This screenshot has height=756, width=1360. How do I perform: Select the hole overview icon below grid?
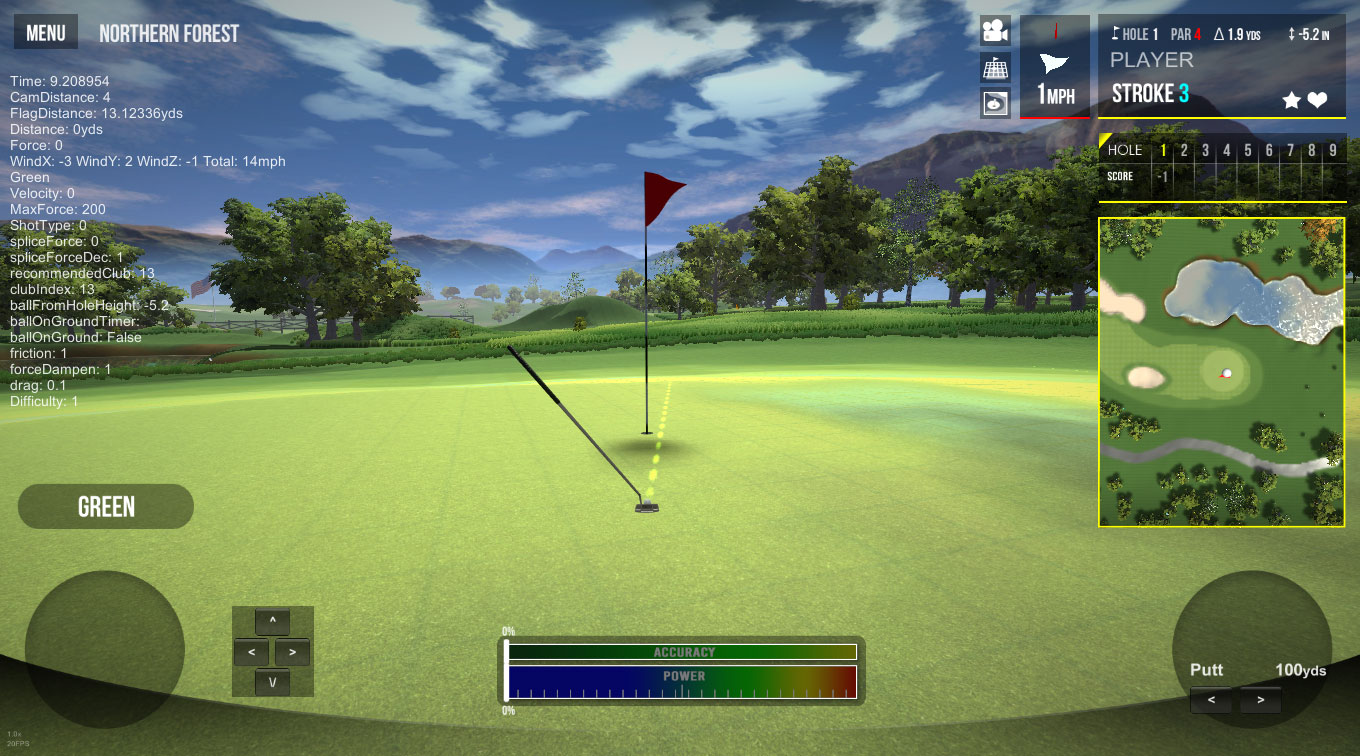click(x=994, y=104)
